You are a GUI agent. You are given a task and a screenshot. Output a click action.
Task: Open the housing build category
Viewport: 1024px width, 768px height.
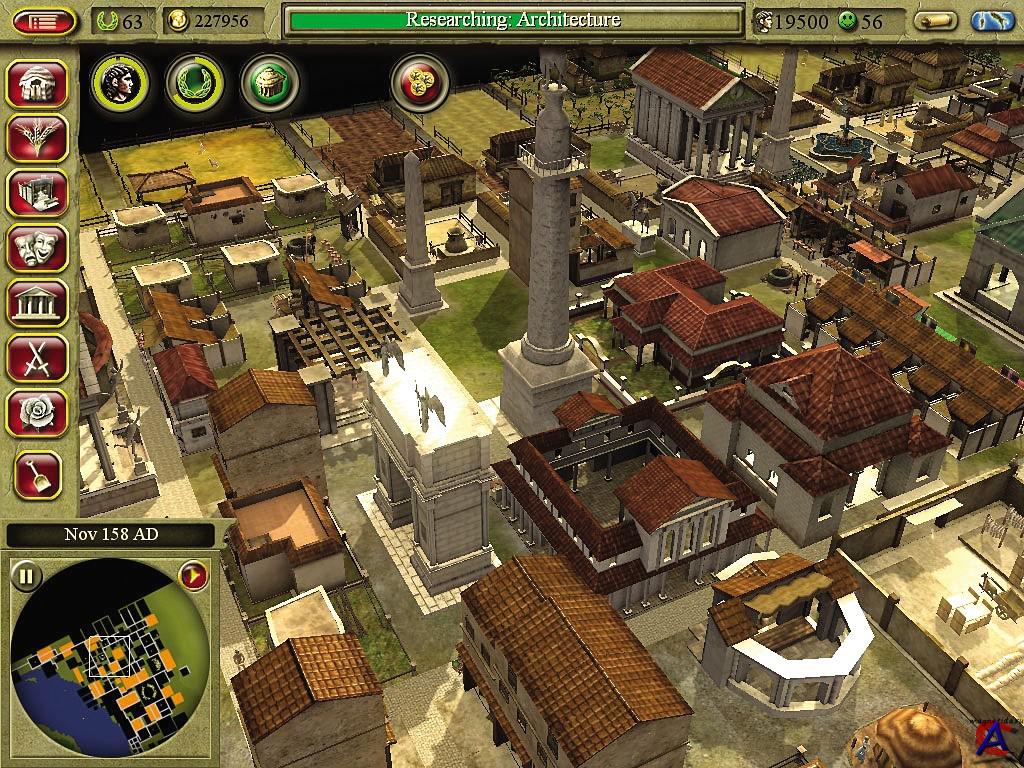(37, 84)
